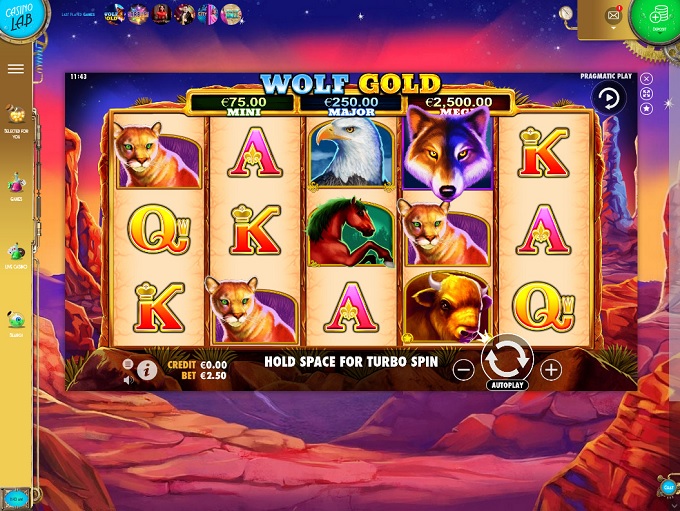This screenshot has height=511, width=680.
Task: Open the Casino Lab logo home link
Action: click(x=16, y=20)
